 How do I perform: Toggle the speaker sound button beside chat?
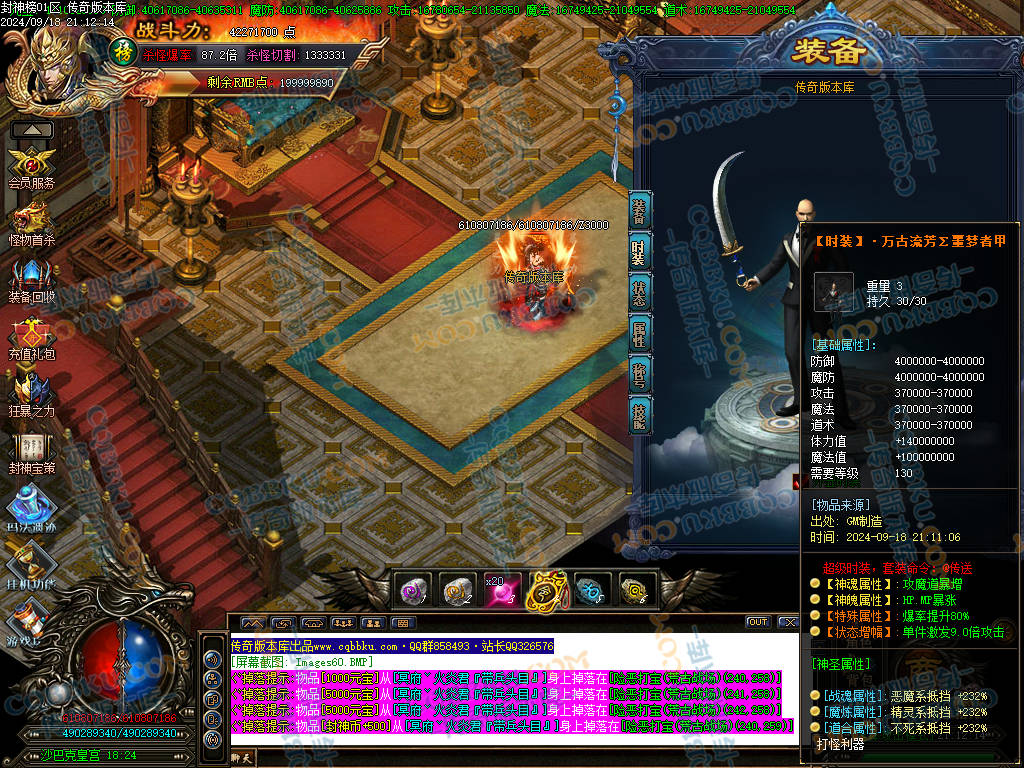212,660
